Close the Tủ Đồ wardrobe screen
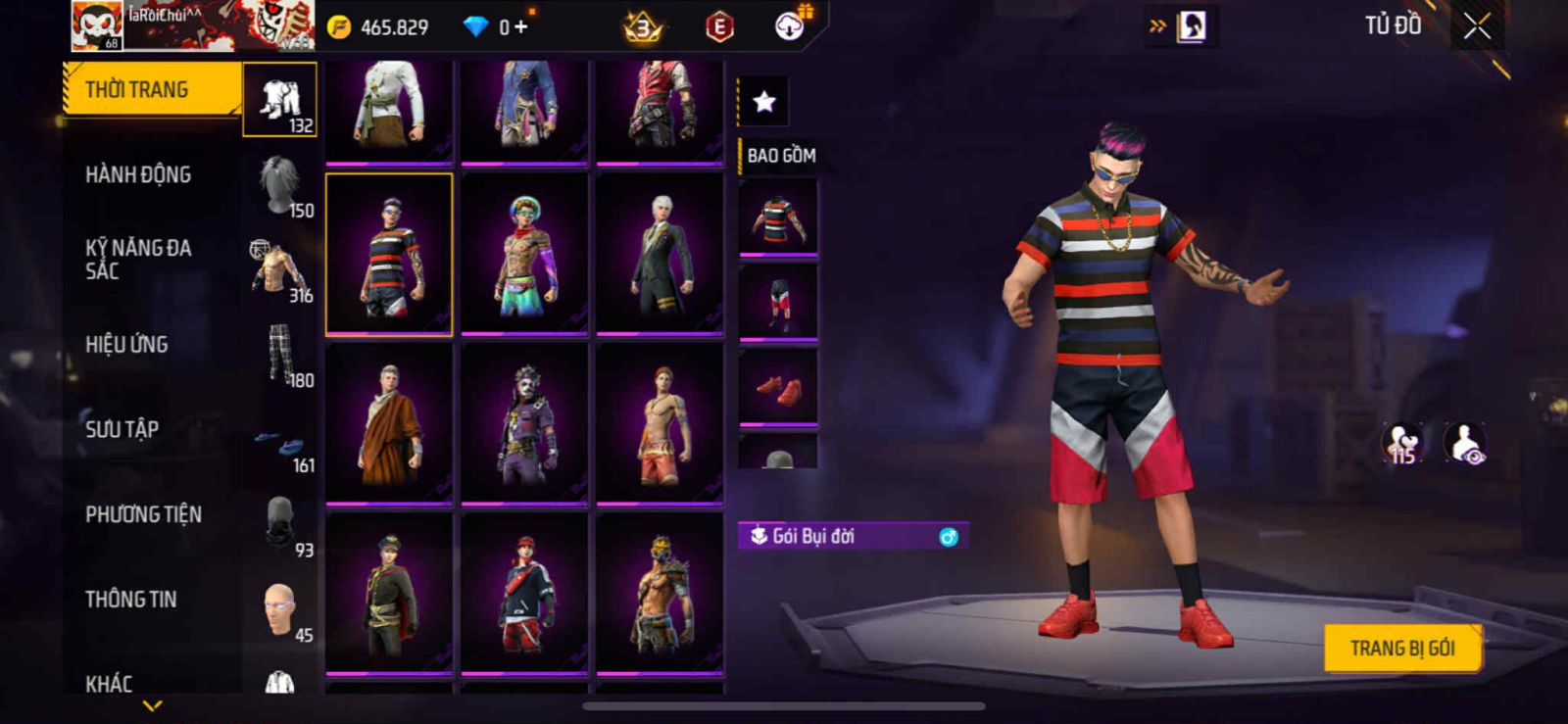 [1477, 27]
